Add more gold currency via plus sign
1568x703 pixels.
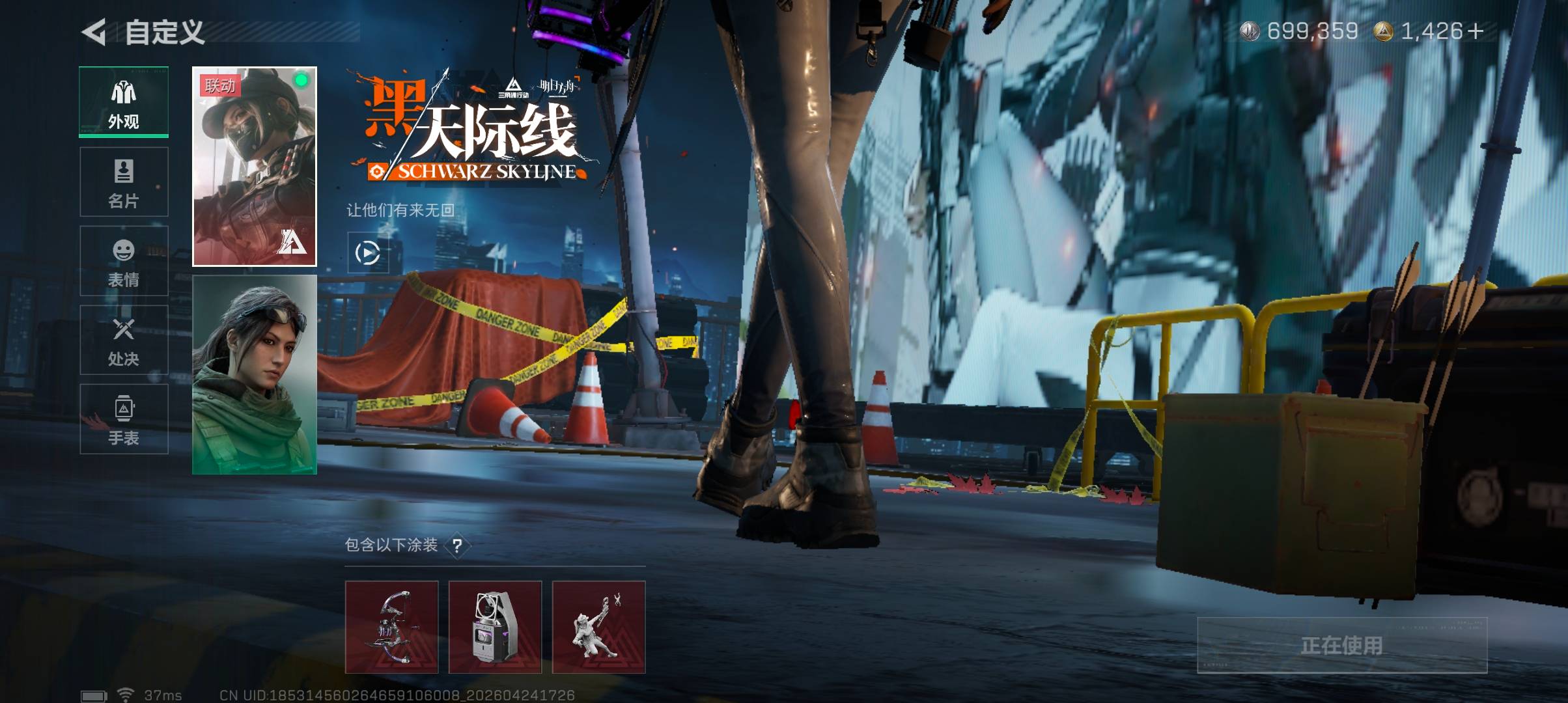1476,31
